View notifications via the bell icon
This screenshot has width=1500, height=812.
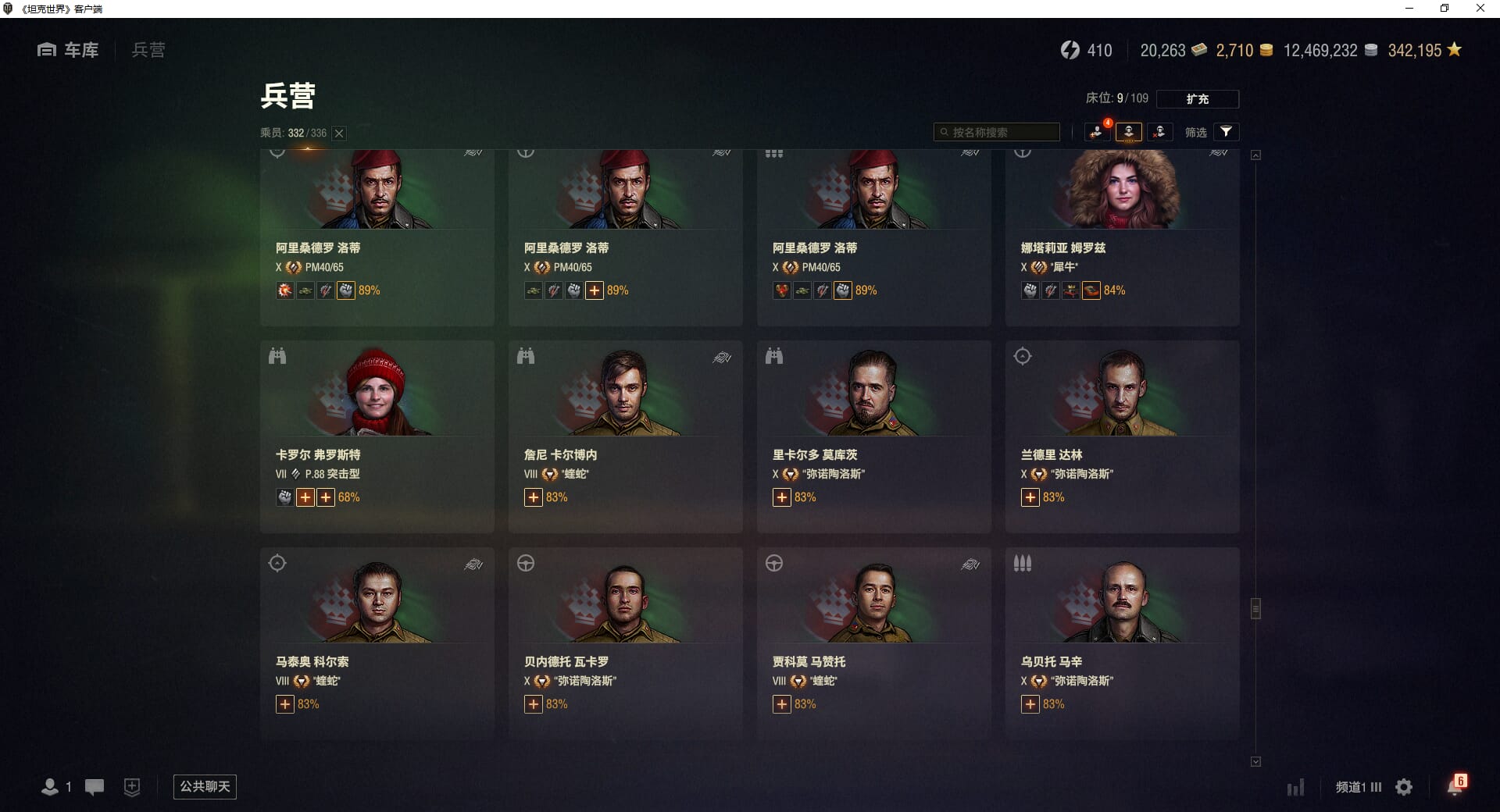point(1455,785)
